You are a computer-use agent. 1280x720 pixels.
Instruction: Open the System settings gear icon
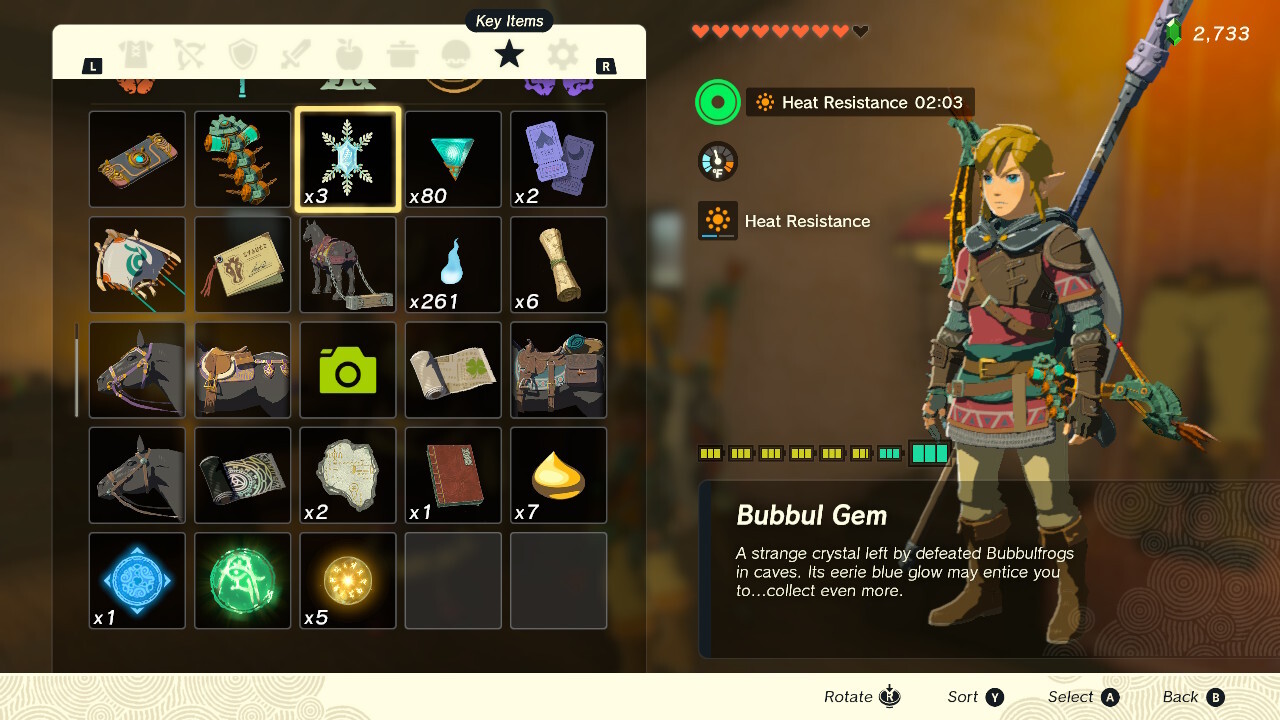[561, 56]
